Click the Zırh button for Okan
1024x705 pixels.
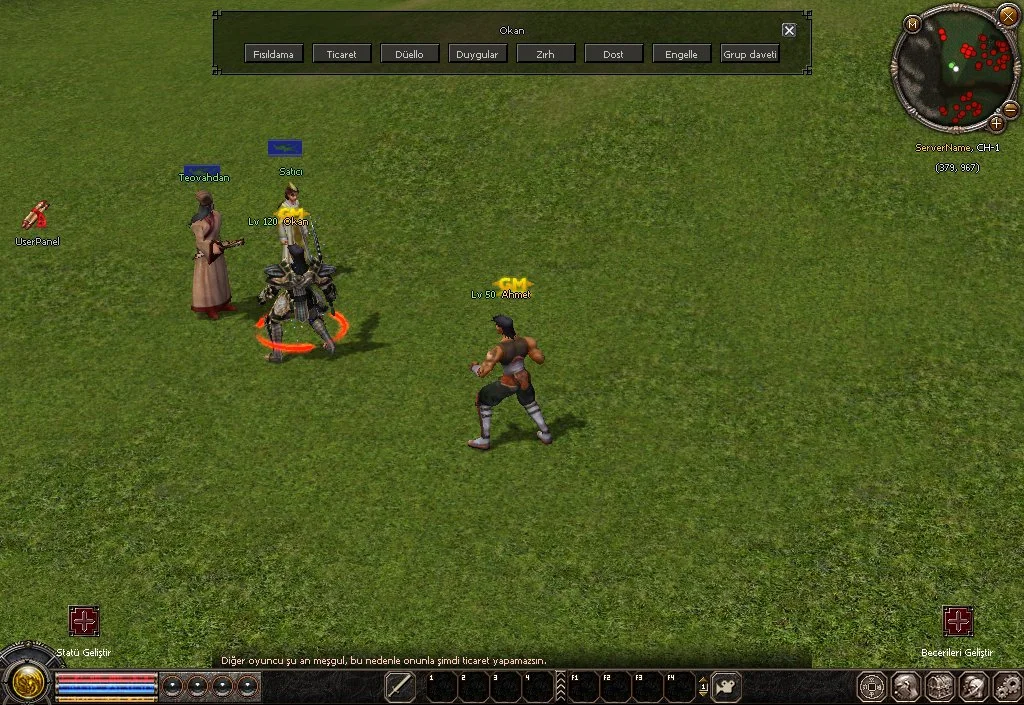click(545, 54)
